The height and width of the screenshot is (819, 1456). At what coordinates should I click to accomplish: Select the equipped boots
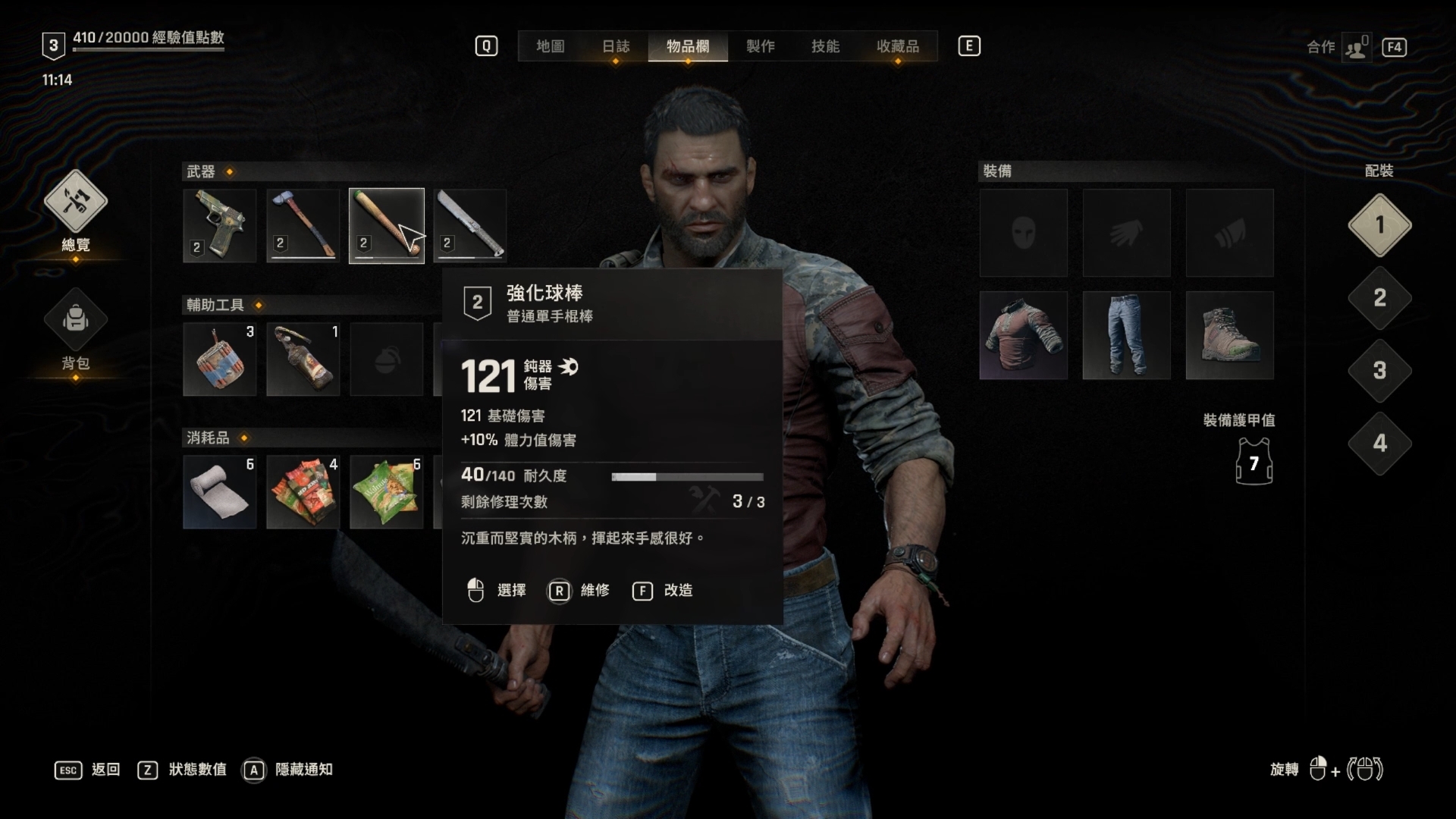point(1228,335)
